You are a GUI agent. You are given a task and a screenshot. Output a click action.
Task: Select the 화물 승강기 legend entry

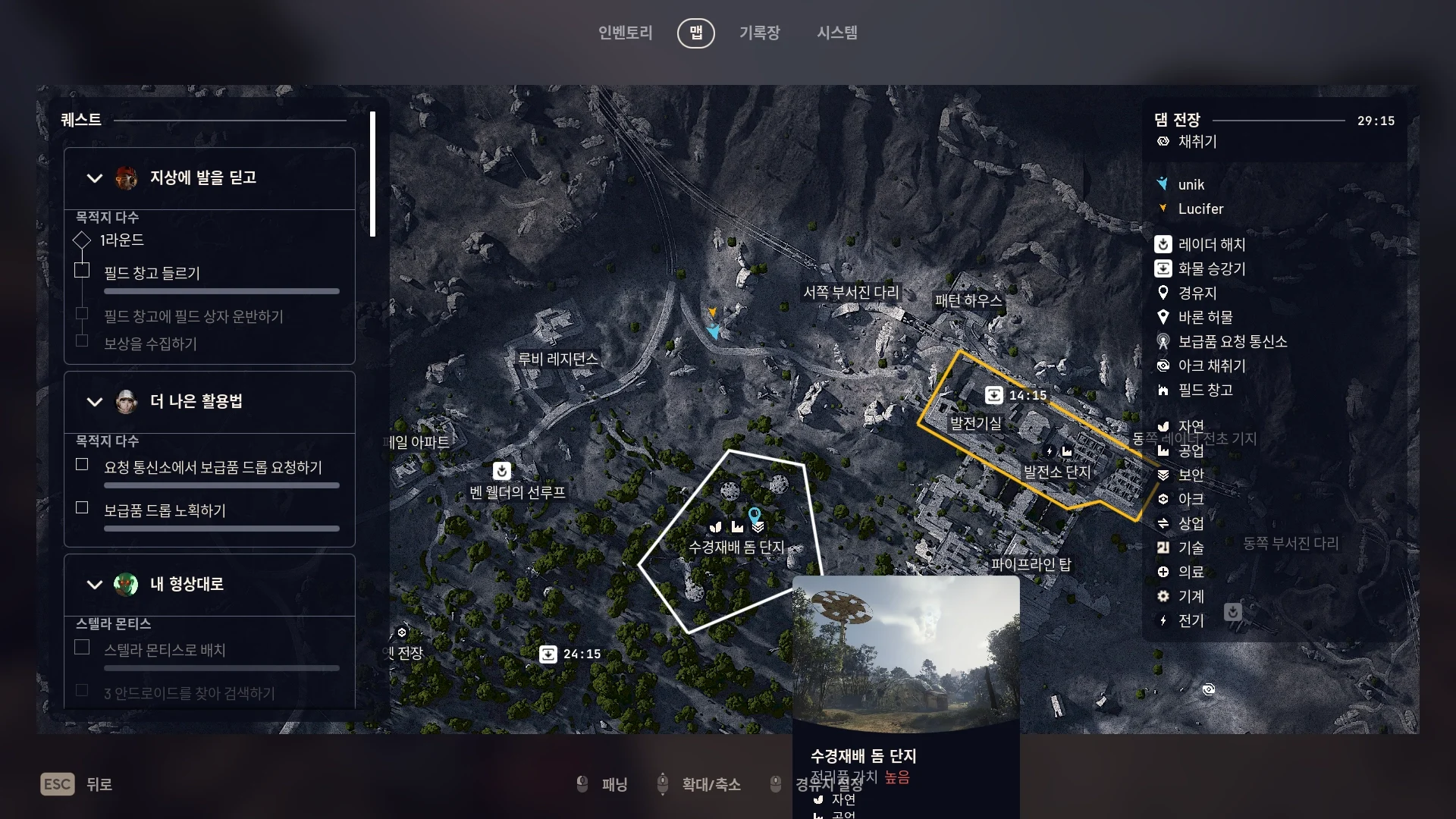[1211, 268]
